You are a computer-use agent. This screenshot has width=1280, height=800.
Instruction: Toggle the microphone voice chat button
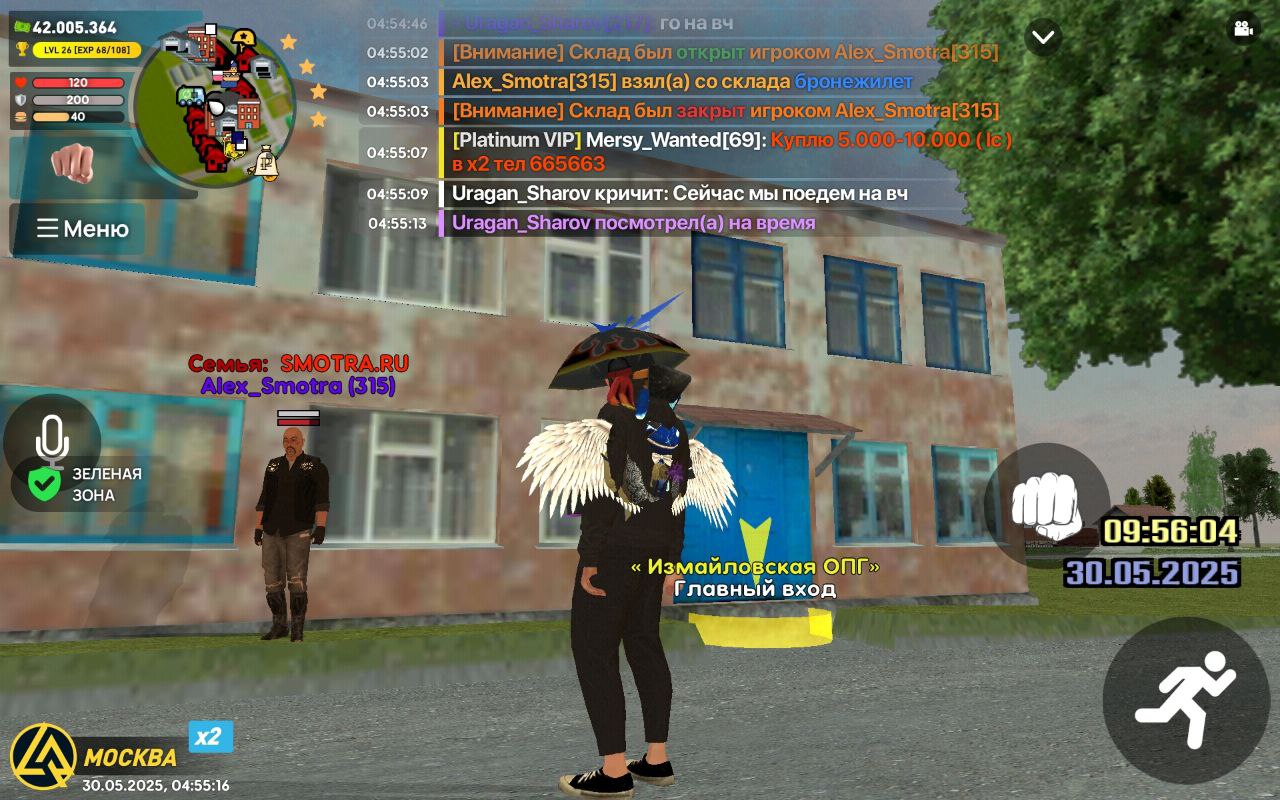pyautogui.click(x=52, y=440)
